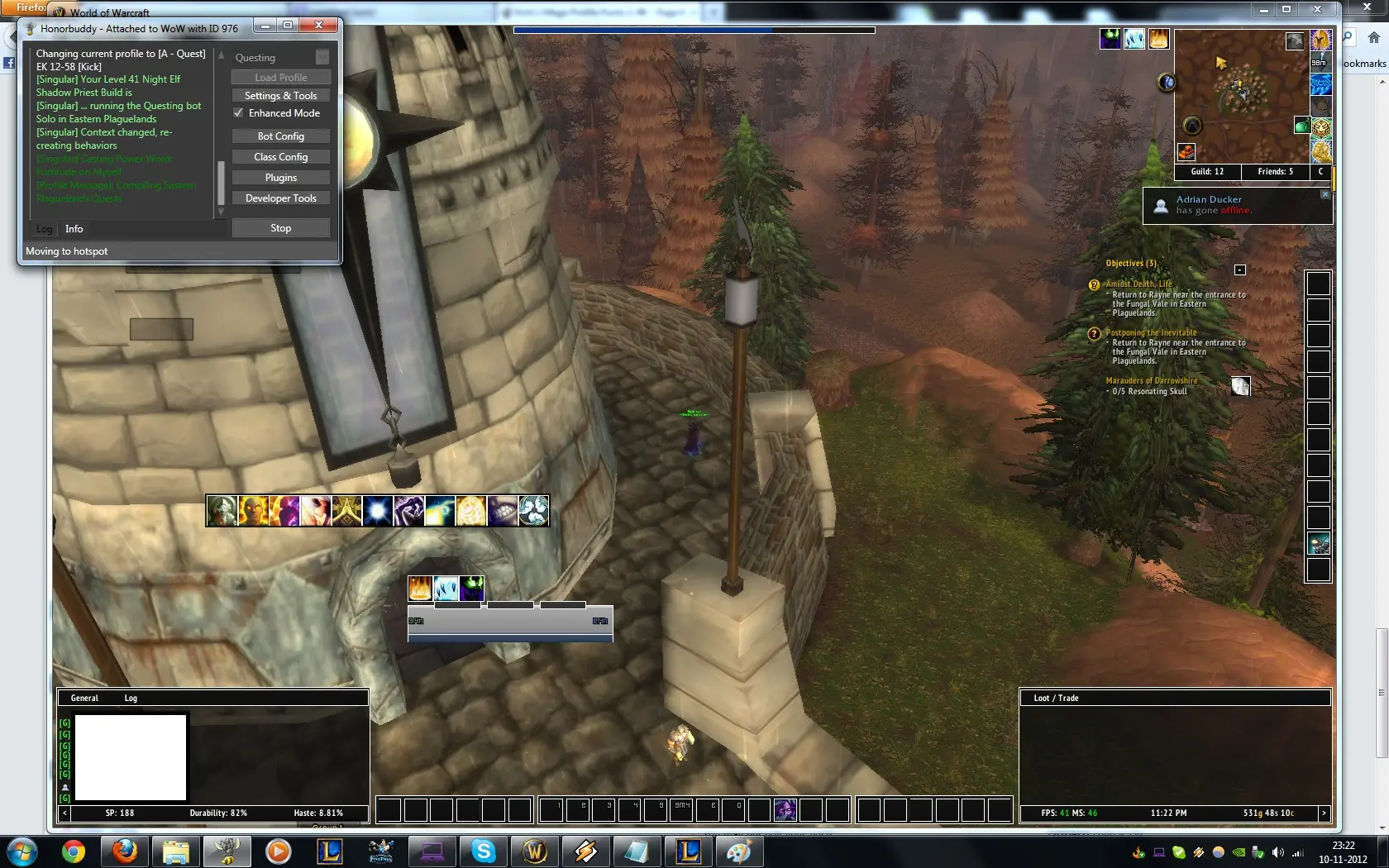The width and height of the screenshot is (1389, 868).
Task: Collapse the Objectives tracker
Action: (x=1239, y=270)
